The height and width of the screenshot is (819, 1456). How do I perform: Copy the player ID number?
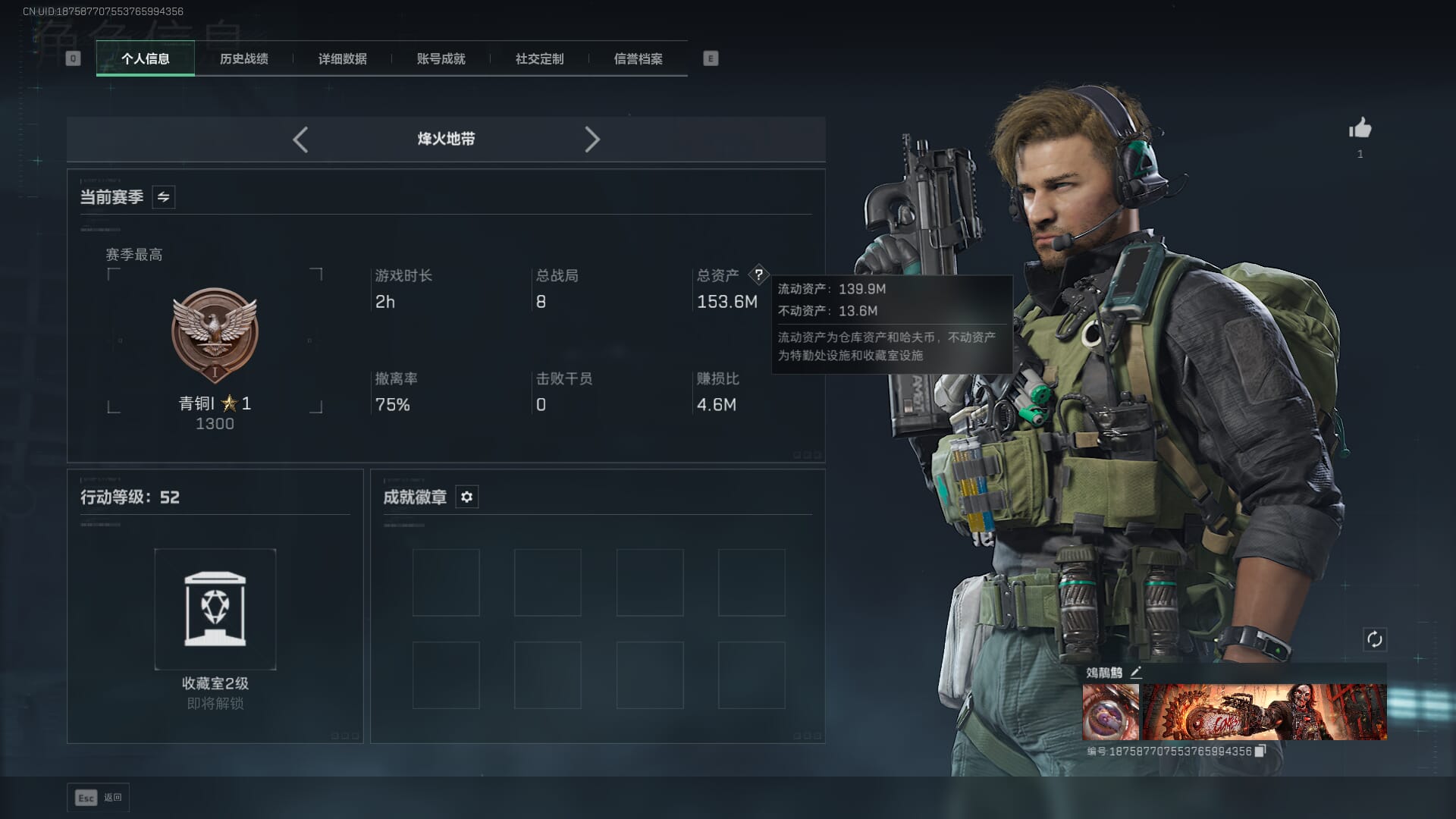point(1260,751)
